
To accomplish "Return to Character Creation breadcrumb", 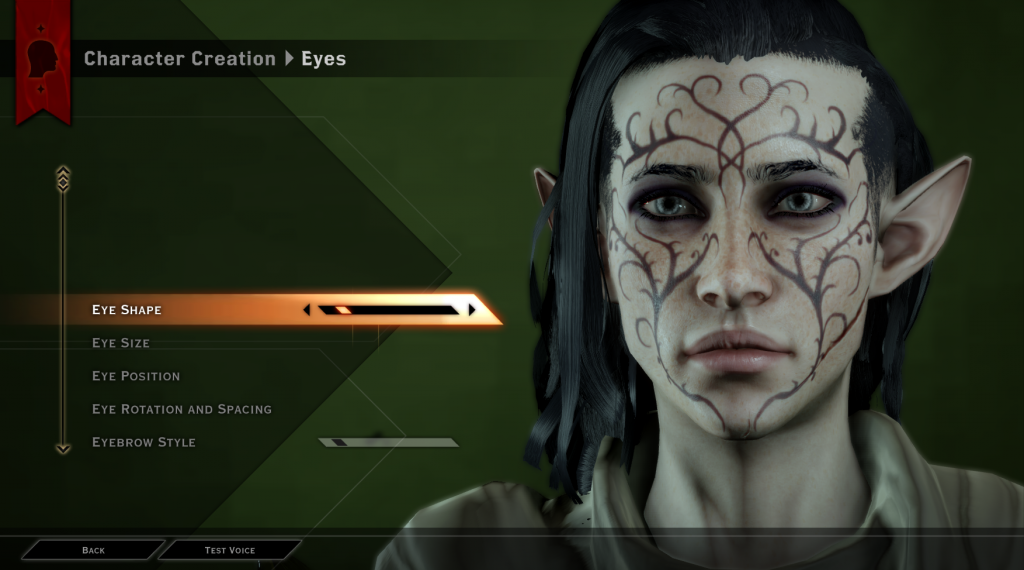I will pyautogui.click(x=180, y=59).
